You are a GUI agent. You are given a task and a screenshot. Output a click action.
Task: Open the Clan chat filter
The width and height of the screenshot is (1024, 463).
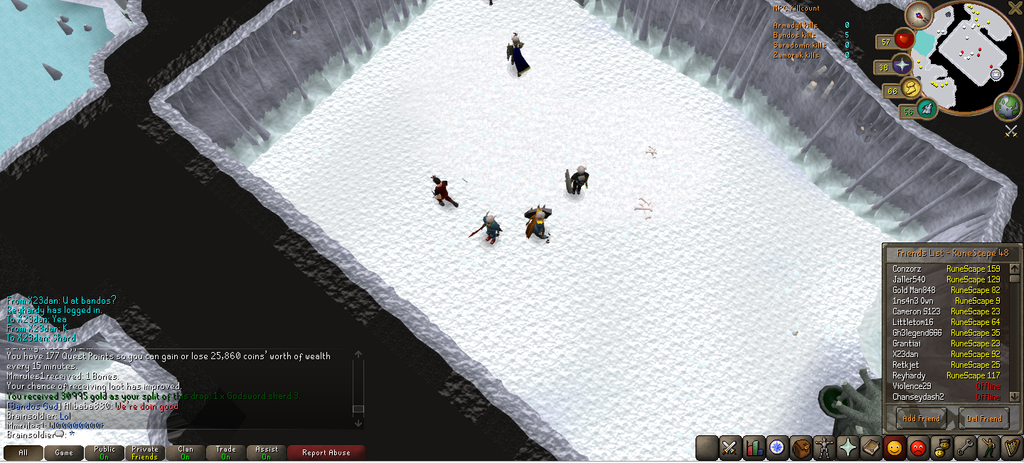[x=185, y=452]
